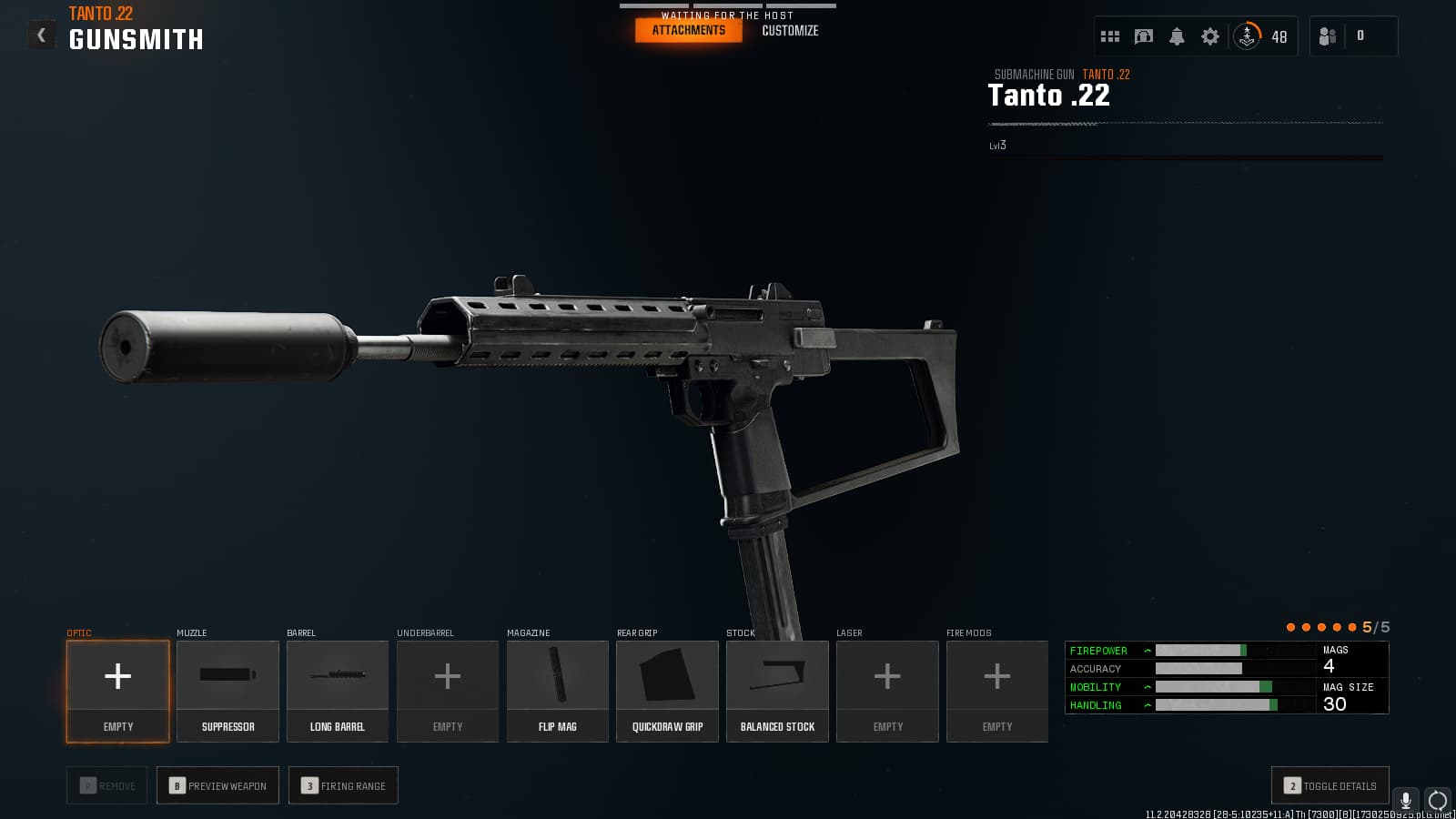Select the Flip Mag magazine slot
This screenshot has height=819, width=1456.
[x=558, y=691]
